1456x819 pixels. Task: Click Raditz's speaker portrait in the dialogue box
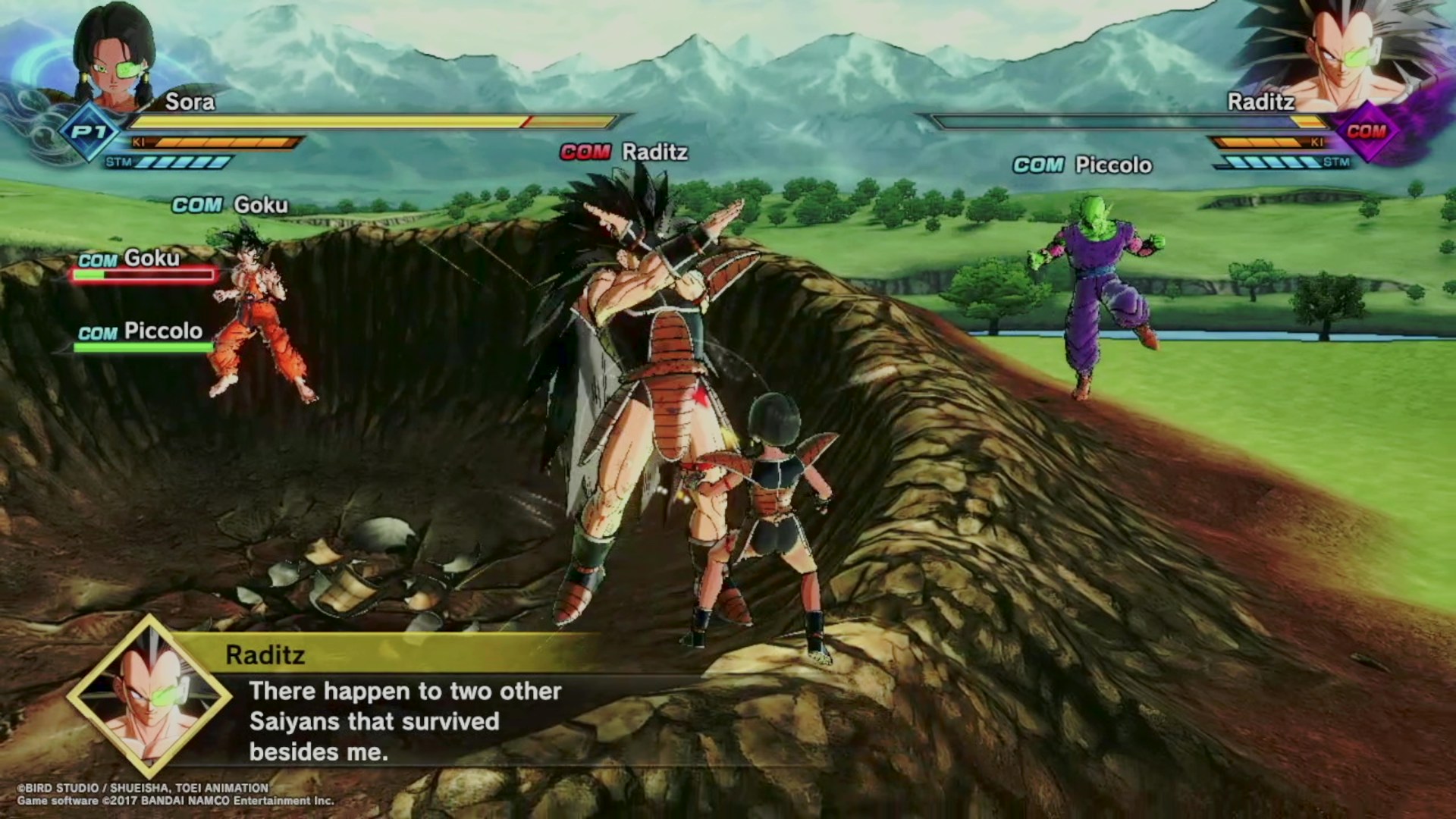coord(149,696)
